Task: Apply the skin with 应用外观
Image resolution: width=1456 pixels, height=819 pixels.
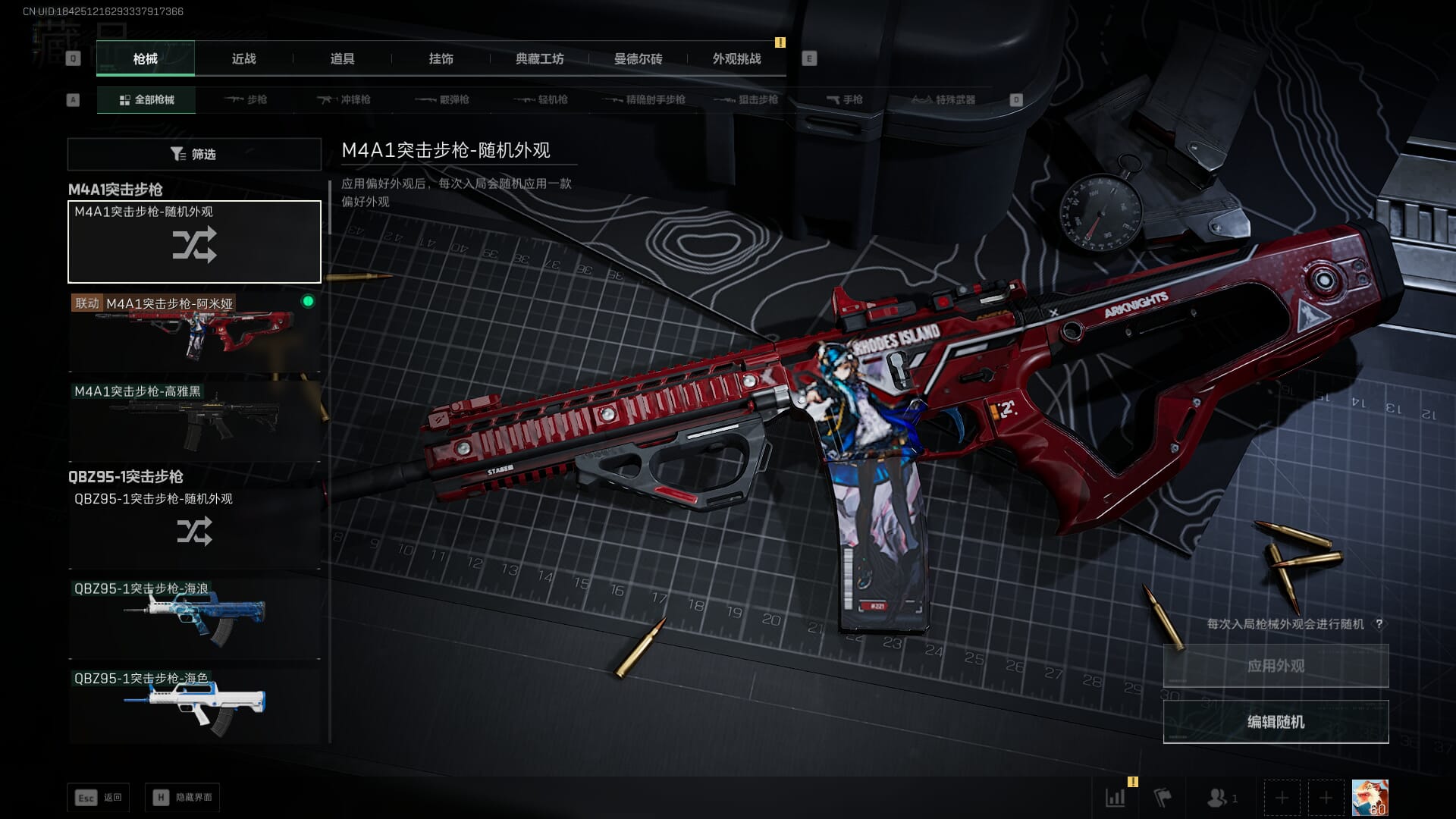Action: [1276, 666]
